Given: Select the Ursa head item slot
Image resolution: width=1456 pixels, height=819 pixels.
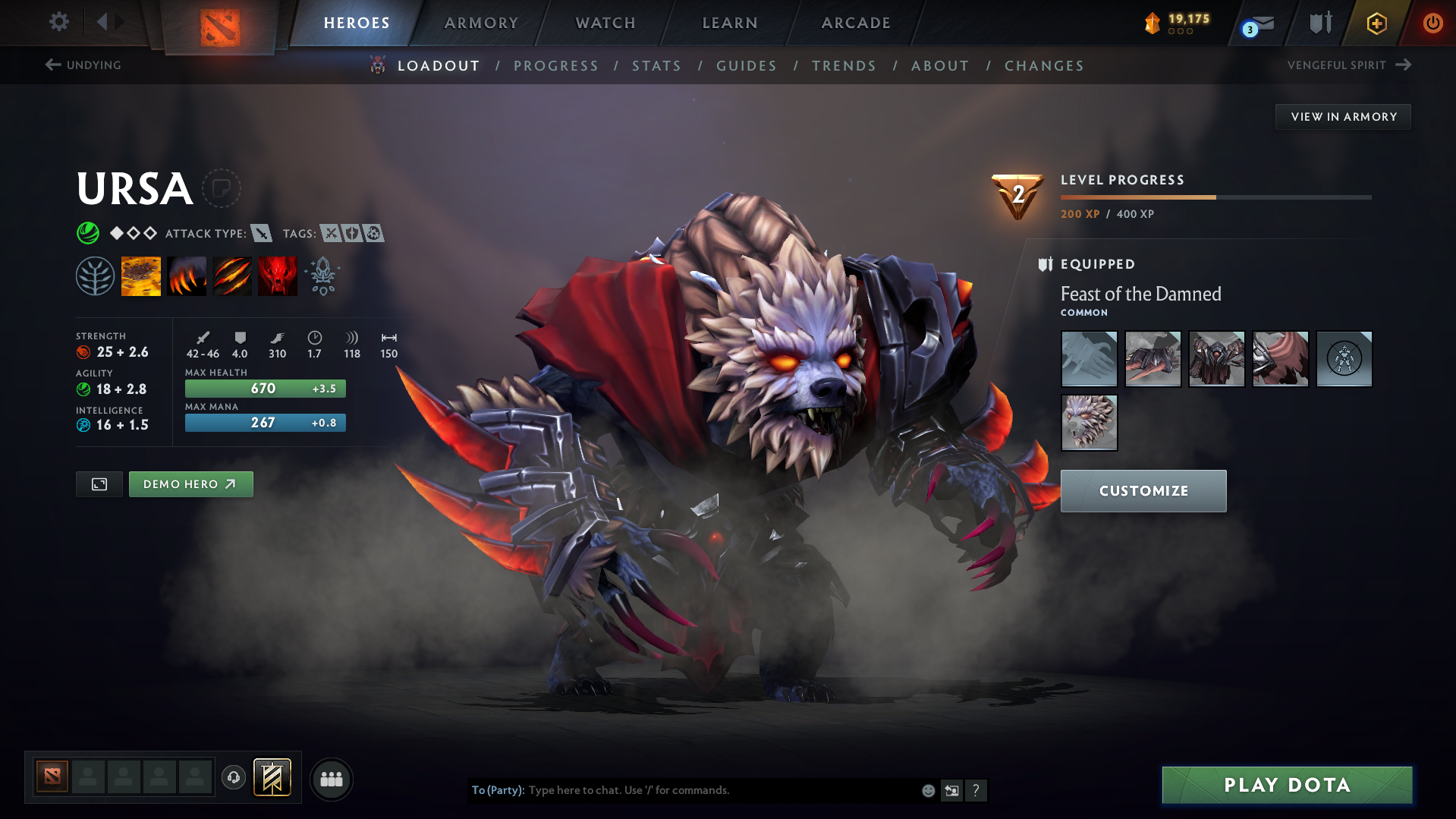Looking at the screenshot, I should [1089, 423].
